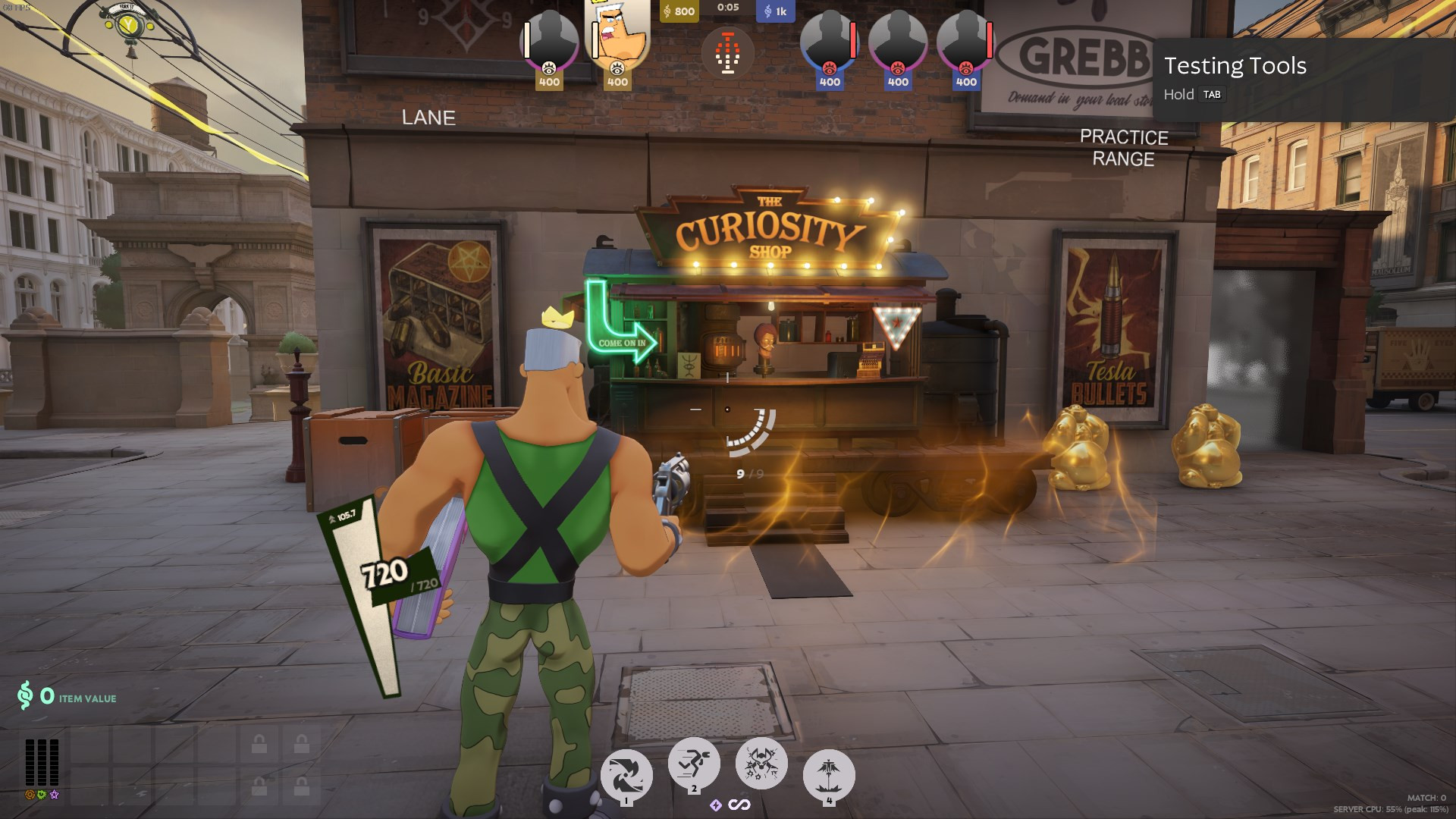Click the match timer showing 0:05
1456x819 pixels.
728,9
